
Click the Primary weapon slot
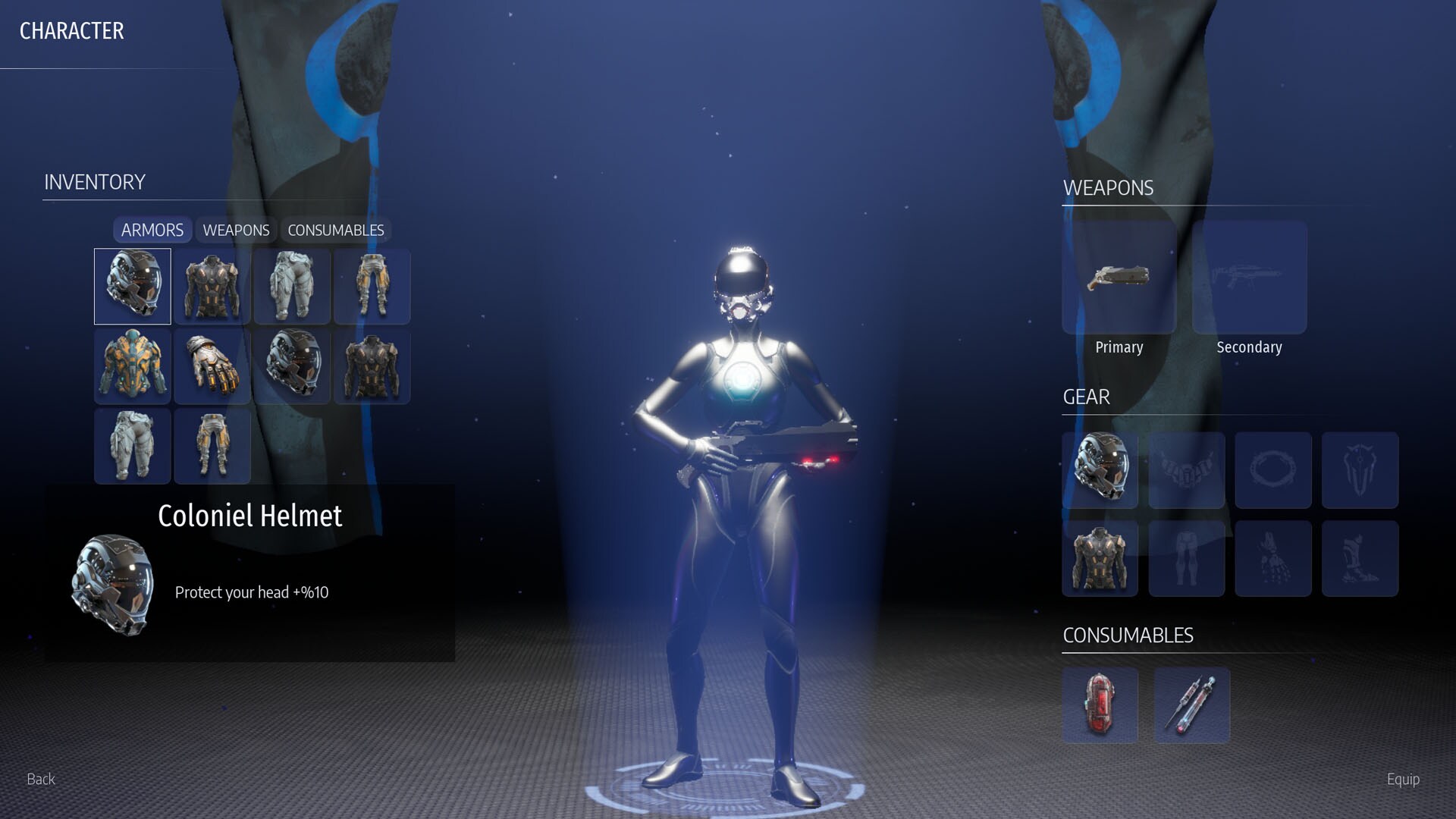tap(1119, 278)
